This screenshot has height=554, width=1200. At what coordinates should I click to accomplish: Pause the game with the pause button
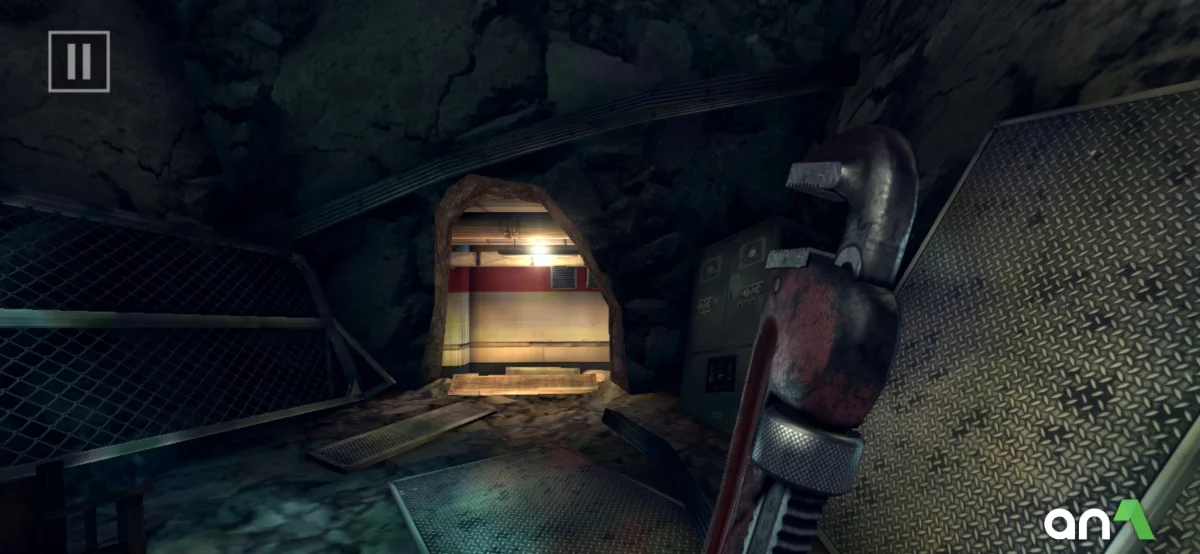pyautogui.click(x=78, y=62)
